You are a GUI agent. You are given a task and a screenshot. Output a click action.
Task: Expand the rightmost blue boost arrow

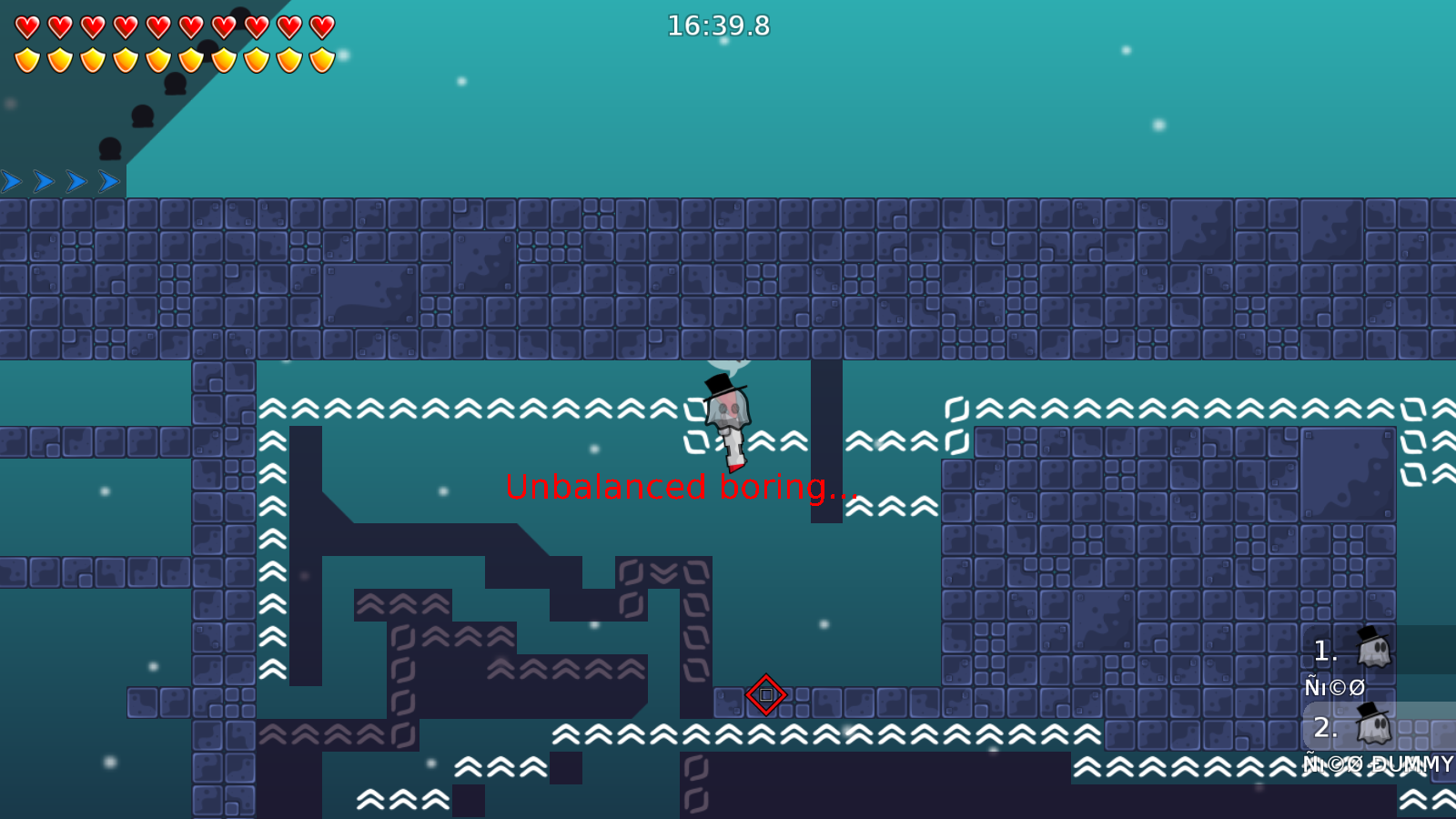(x=106, y=180)
